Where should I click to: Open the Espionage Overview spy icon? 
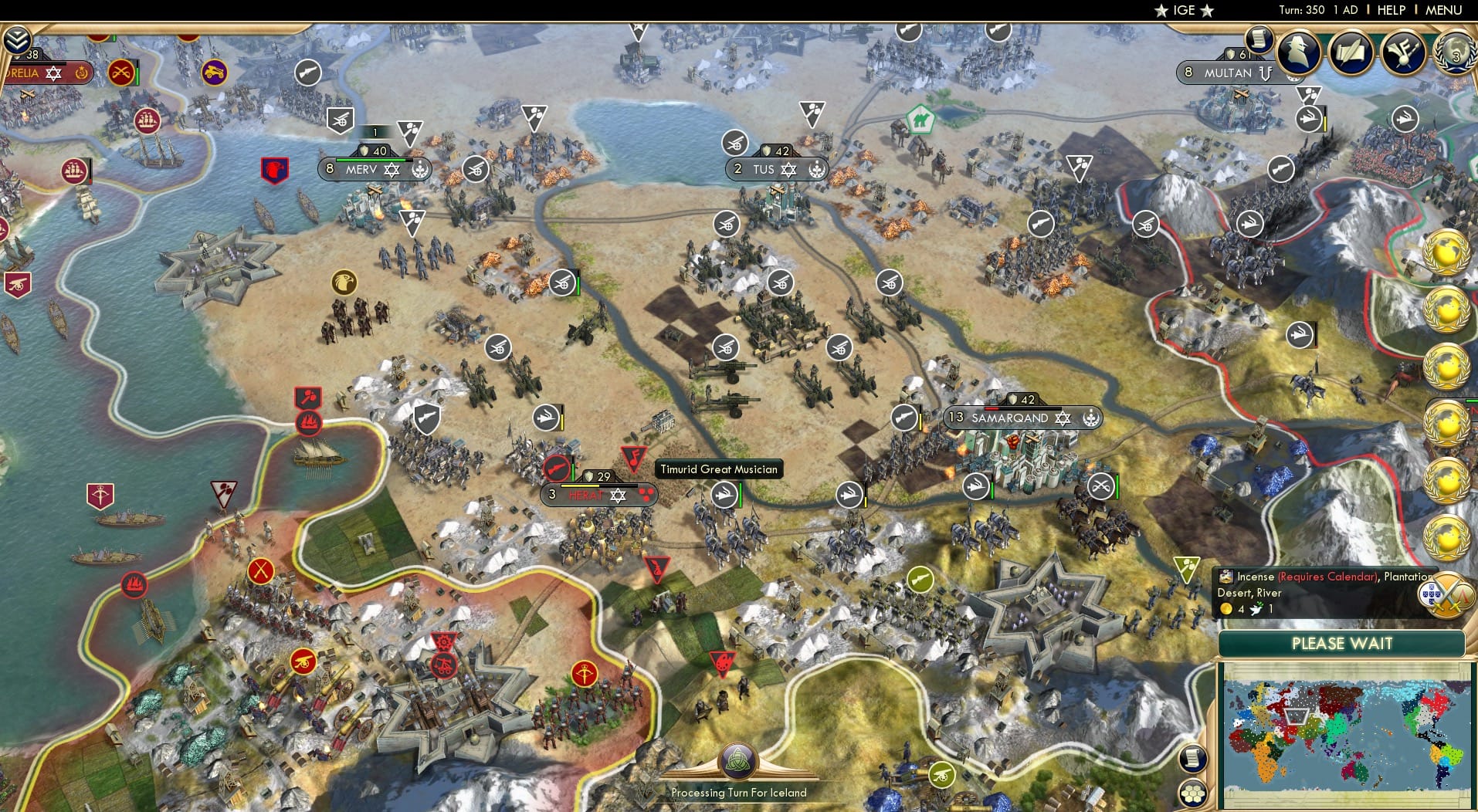[x=1297, y=54]
